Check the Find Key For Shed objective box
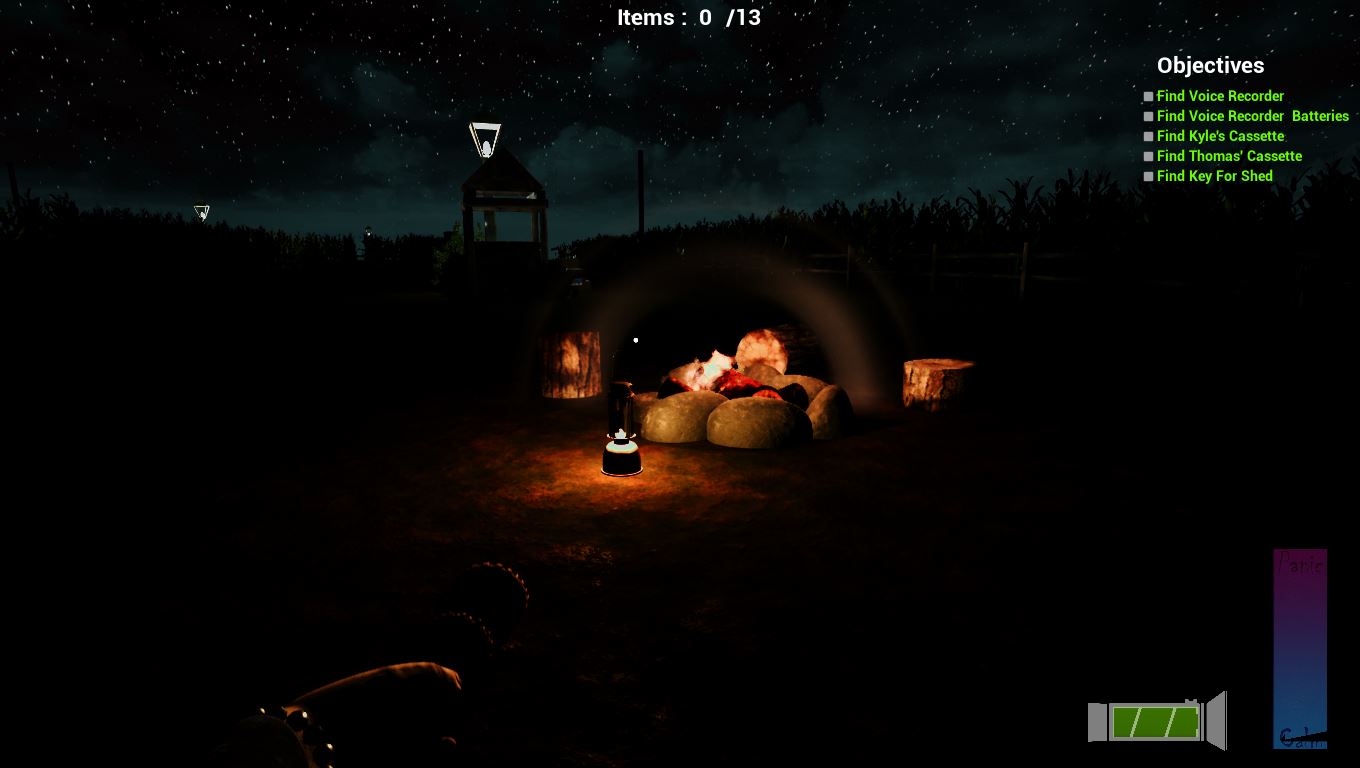This screenshot has width=1360, height=768. tap(1146, 176)
